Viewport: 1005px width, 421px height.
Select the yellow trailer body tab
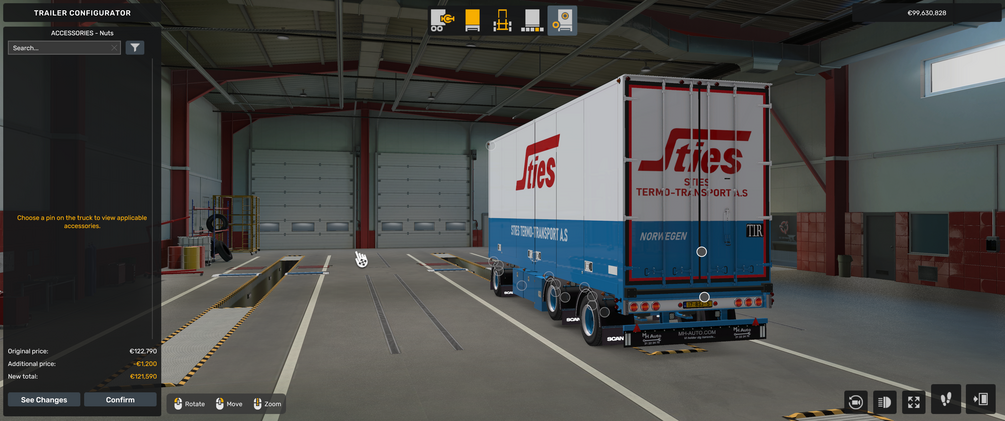pos(473,20)
